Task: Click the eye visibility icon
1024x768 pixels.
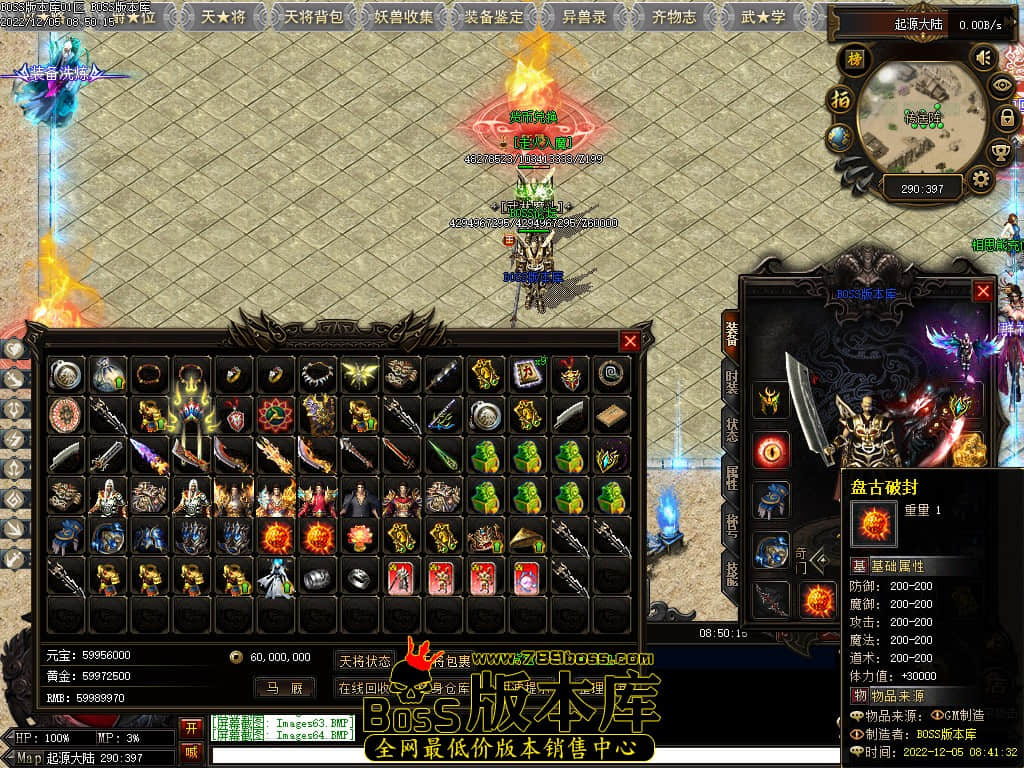Action: coord(1000,86)
